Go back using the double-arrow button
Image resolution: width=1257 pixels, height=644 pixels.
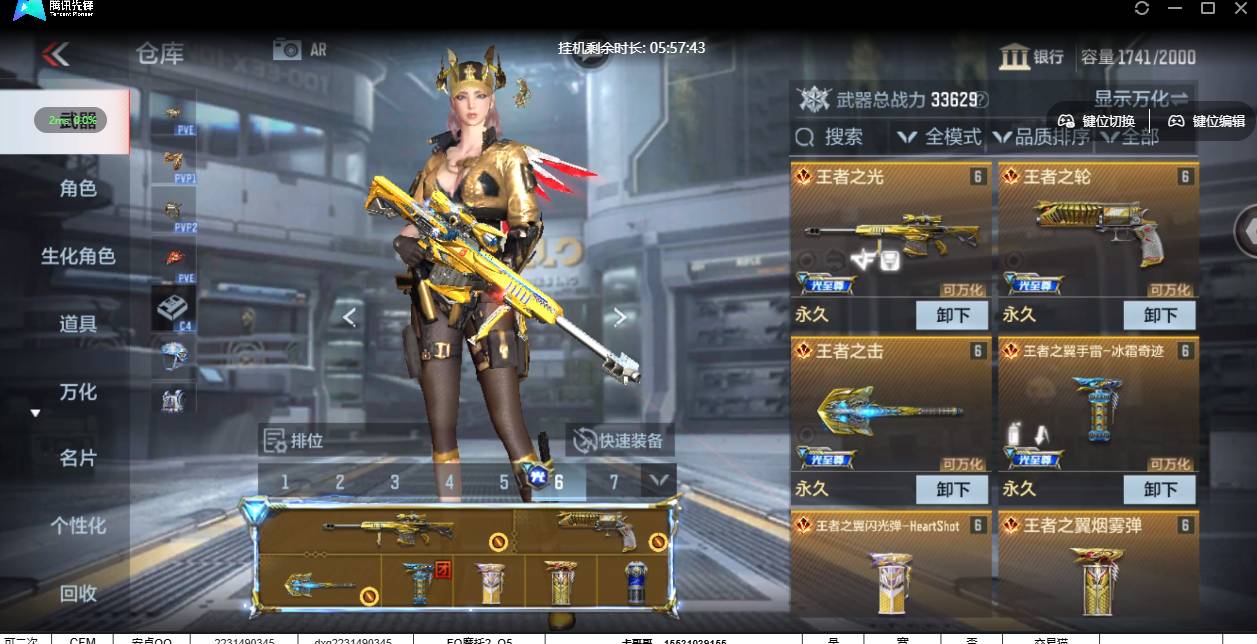(55, 54)
